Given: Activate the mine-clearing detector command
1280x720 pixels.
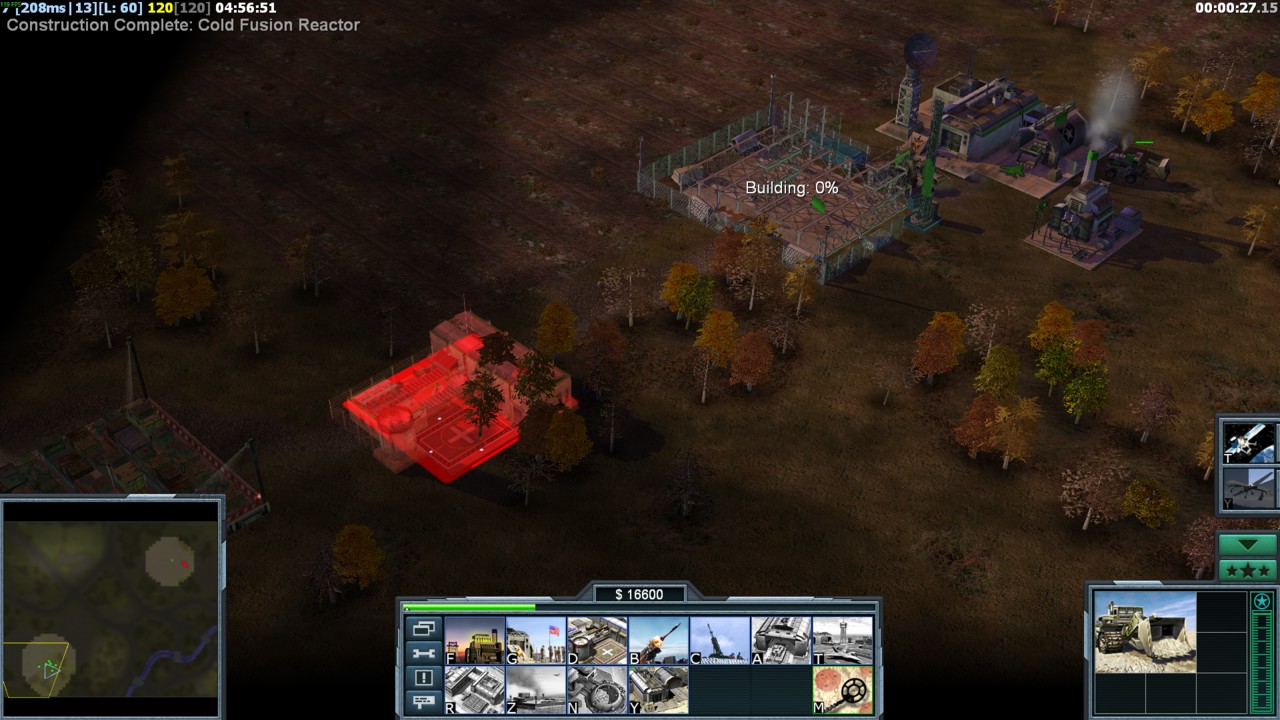Looking at the screenshot, I should point(842,690).
